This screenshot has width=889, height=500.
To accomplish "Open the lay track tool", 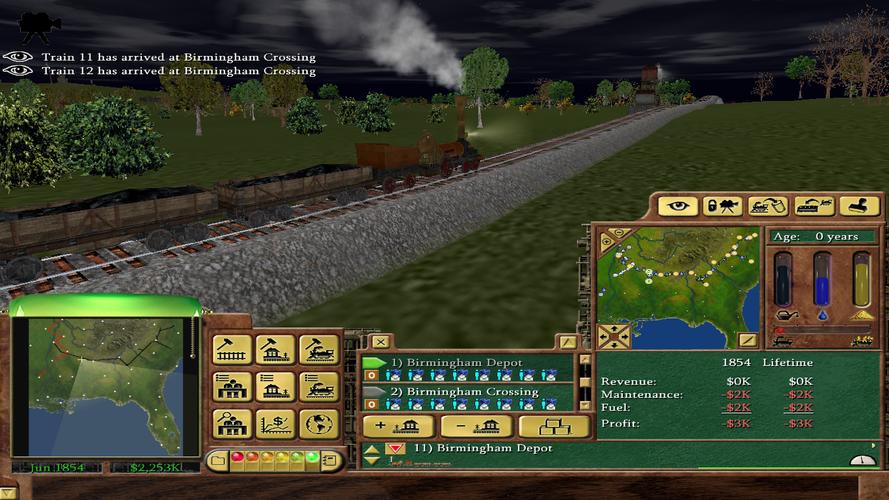I will tap(232, 349).
